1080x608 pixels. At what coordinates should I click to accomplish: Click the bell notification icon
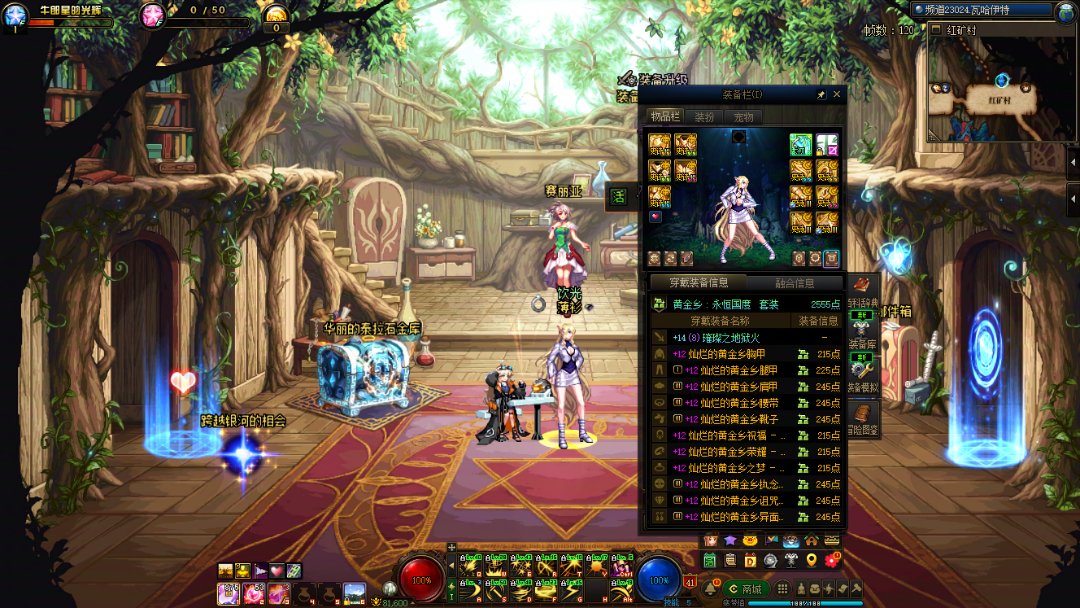pyautogui.click(x=710, y=589)
